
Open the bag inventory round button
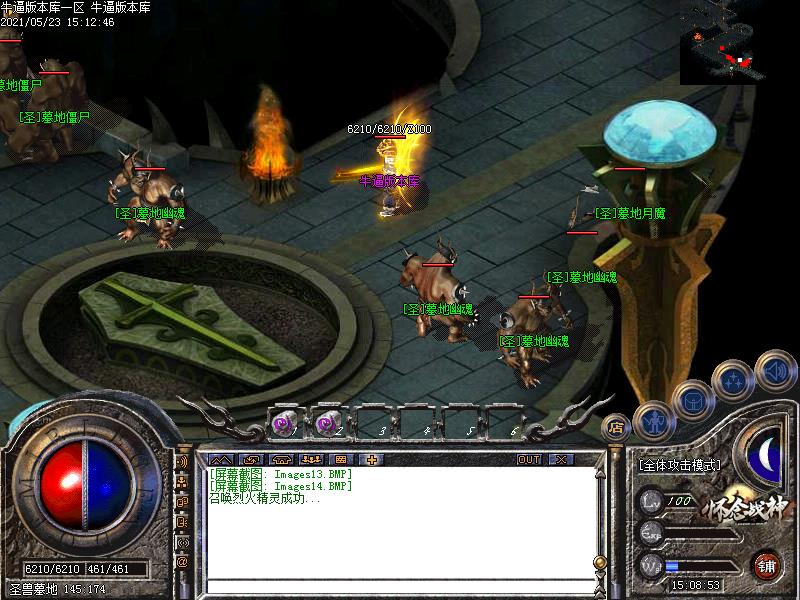point(691,401)
